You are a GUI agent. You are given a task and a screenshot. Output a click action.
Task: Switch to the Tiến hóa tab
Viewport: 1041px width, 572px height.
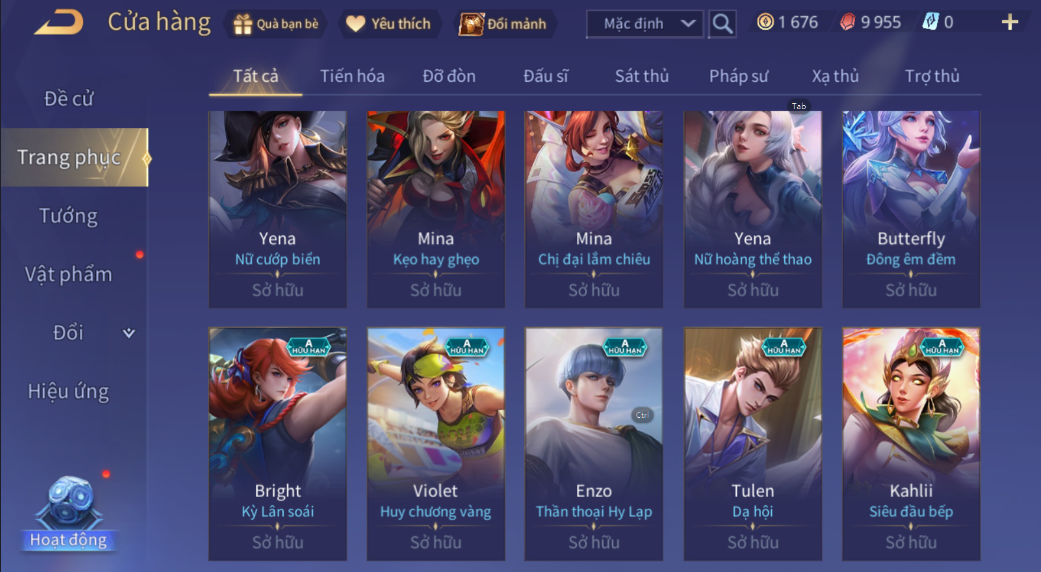pos(352,76)
